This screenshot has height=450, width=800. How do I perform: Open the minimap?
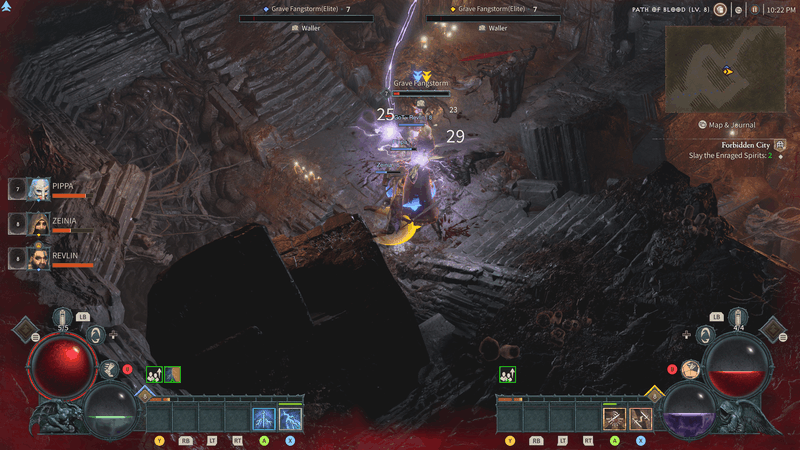click(727, 68)
